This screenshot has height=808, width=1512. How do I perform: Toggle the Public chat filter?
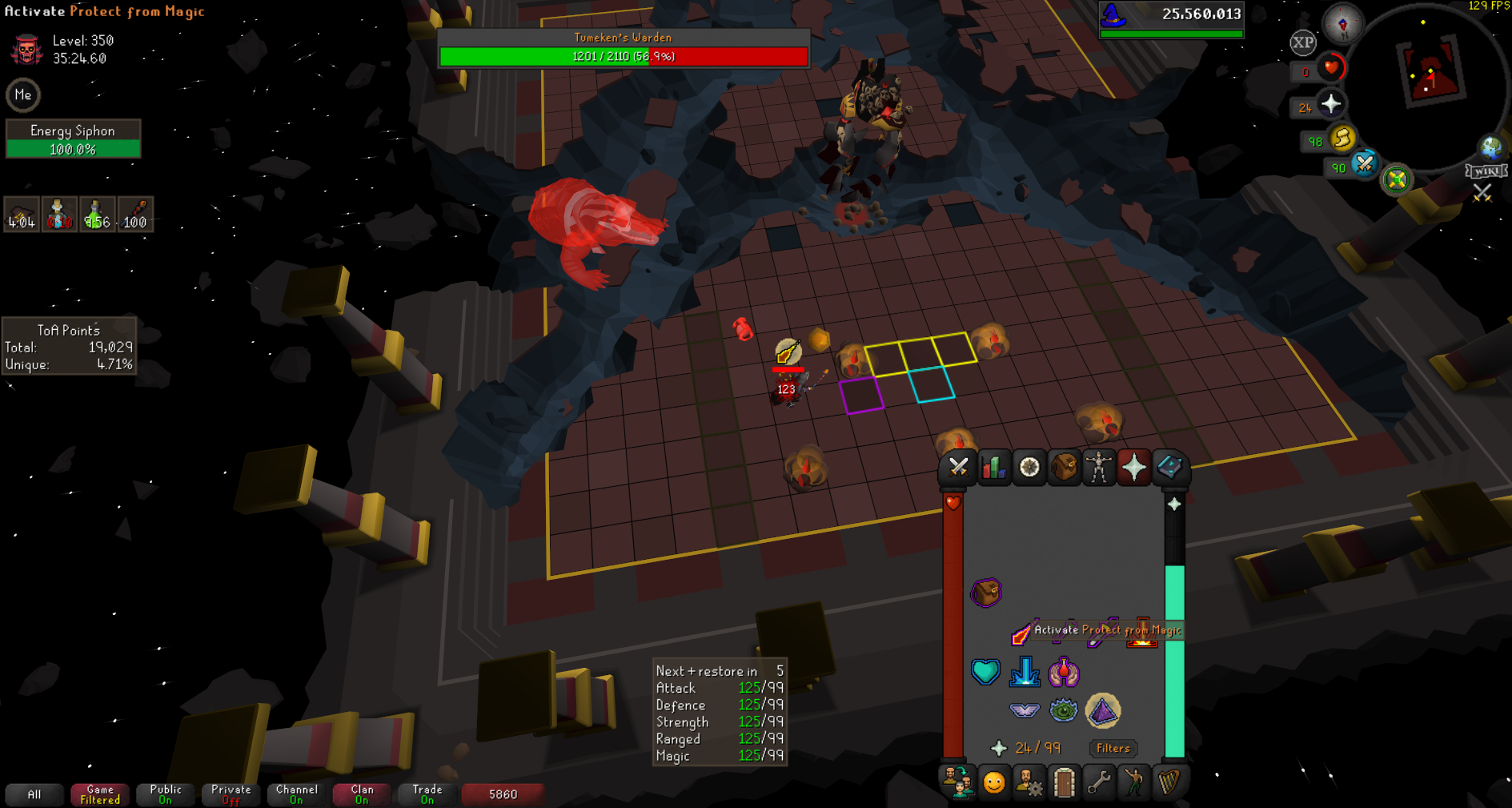click(166, 794)
